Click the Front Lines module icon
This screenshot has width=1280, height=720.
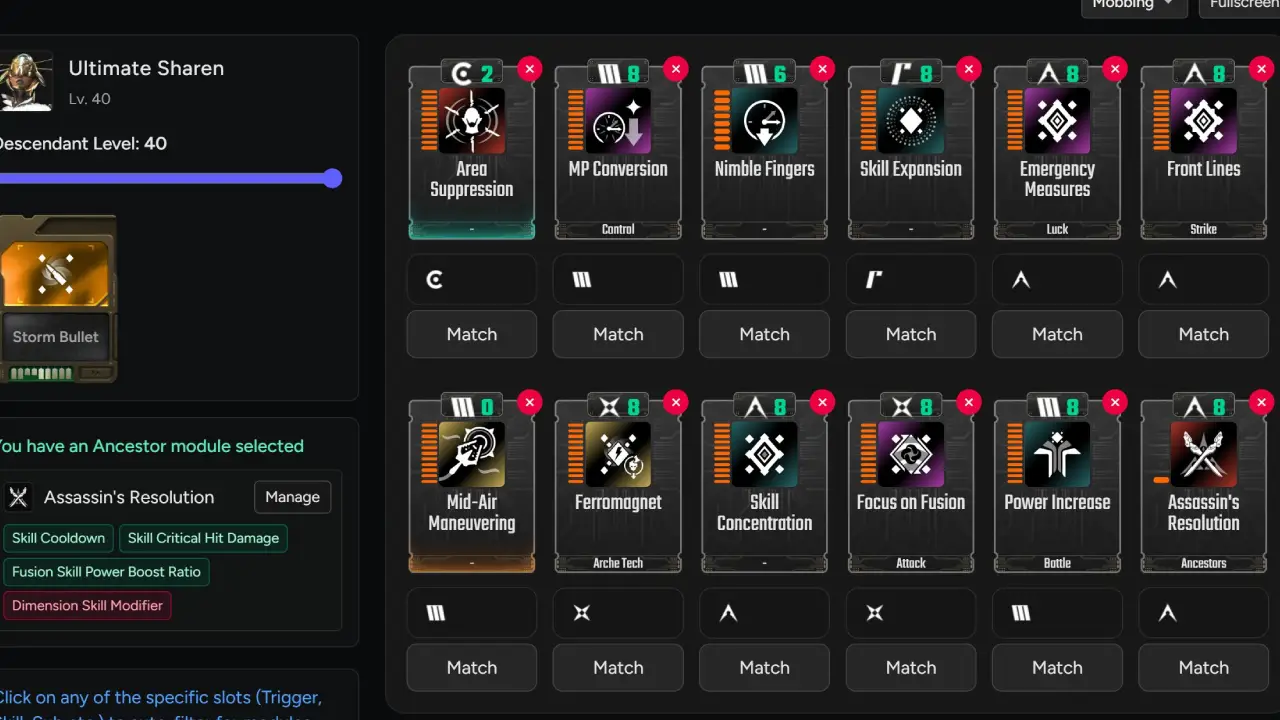(1203, 121)
